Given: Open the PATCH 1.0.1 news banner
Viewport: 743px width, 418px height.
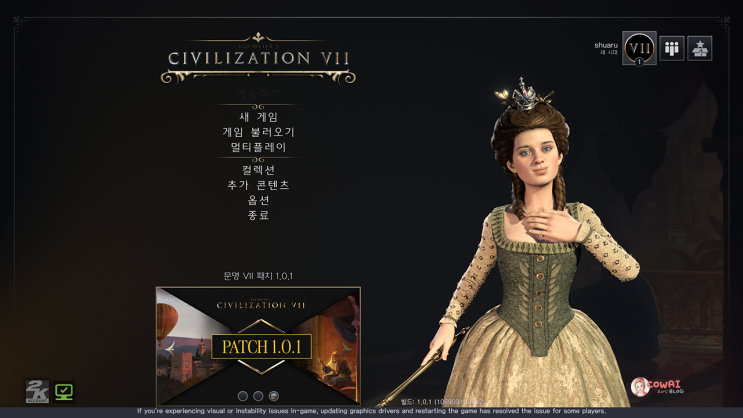Looking at the screenshot, I should [258, 345].
